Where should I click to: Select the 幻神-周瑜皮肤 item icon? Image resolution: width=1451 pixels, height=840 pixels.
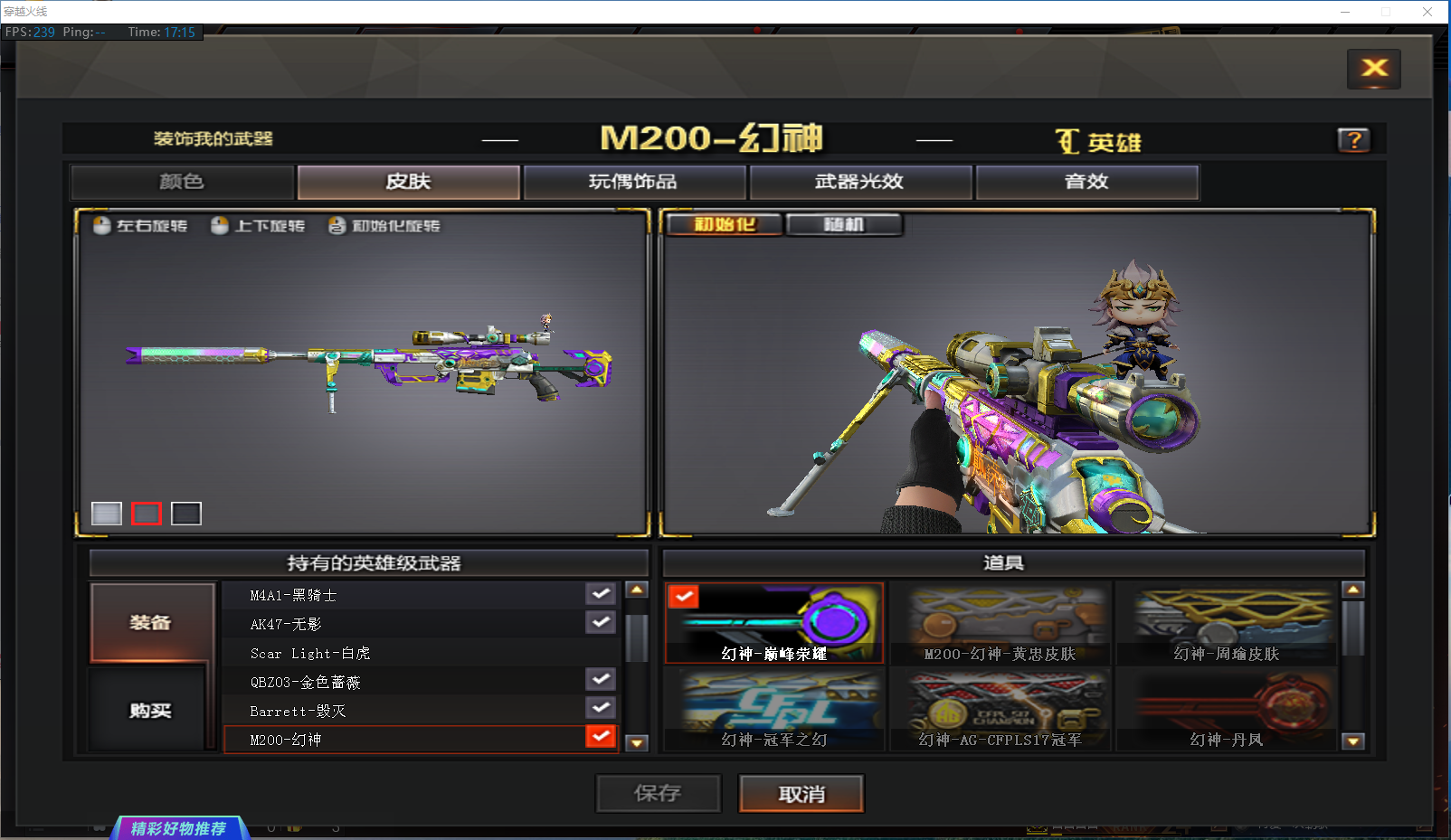click(1227, 622)
